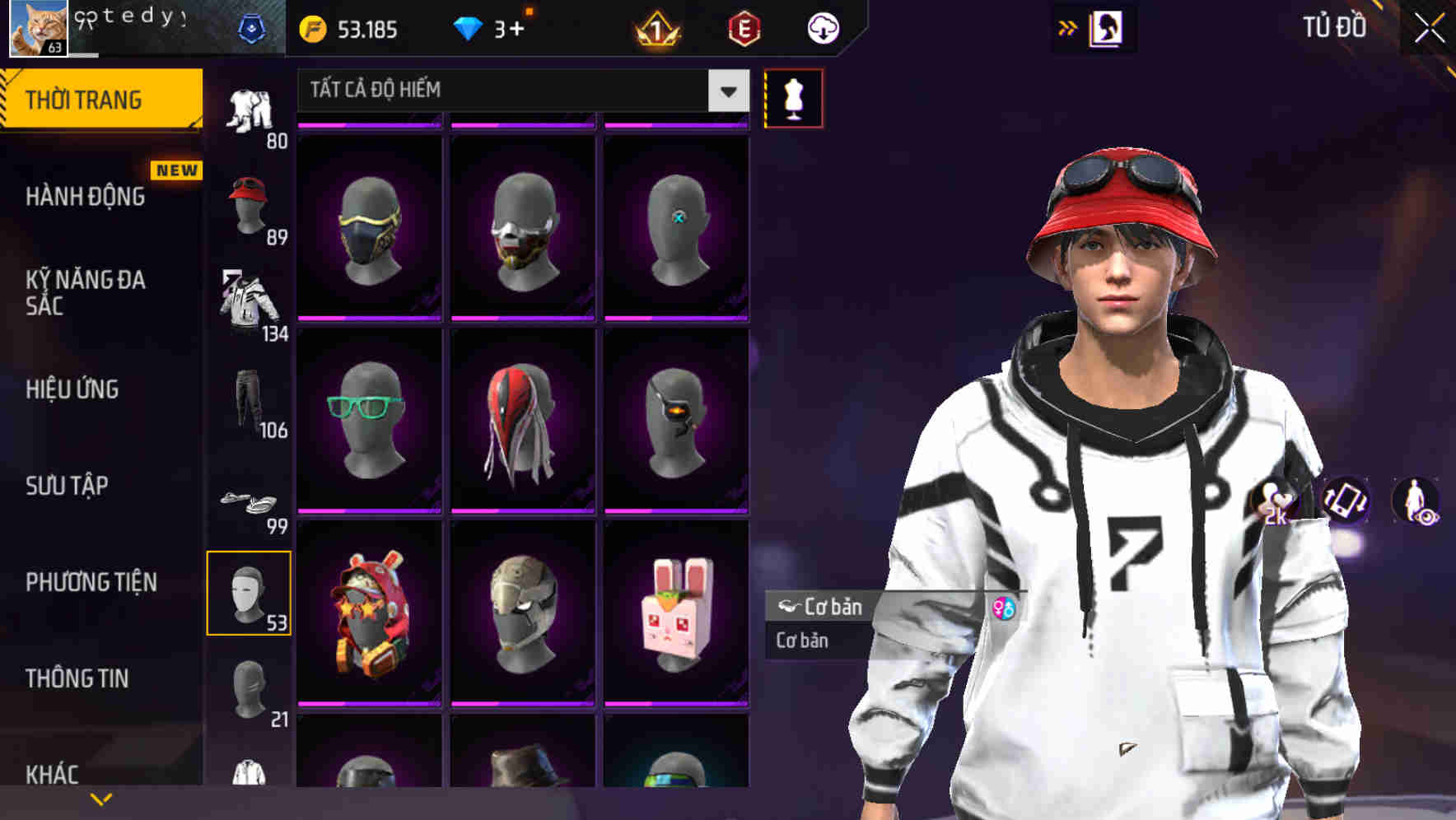The height and width of the screenshot is (820, 1456).
Task: Expand more categories with the bottom chevron
Action: [x=100, y=797]
